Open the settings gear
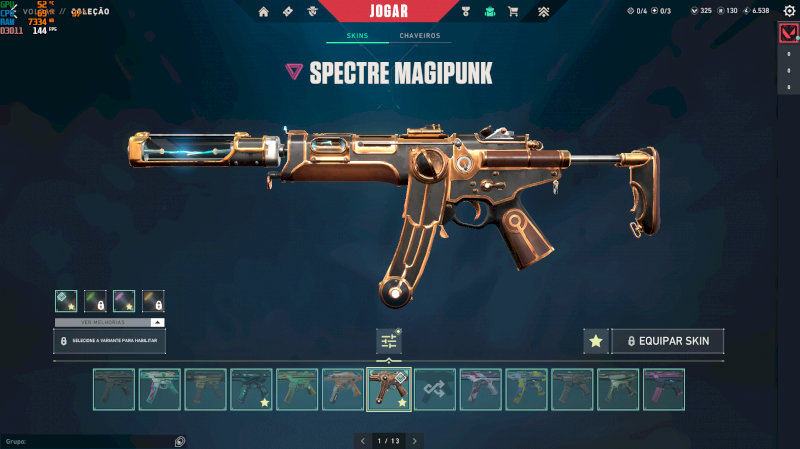 [787, 11]
